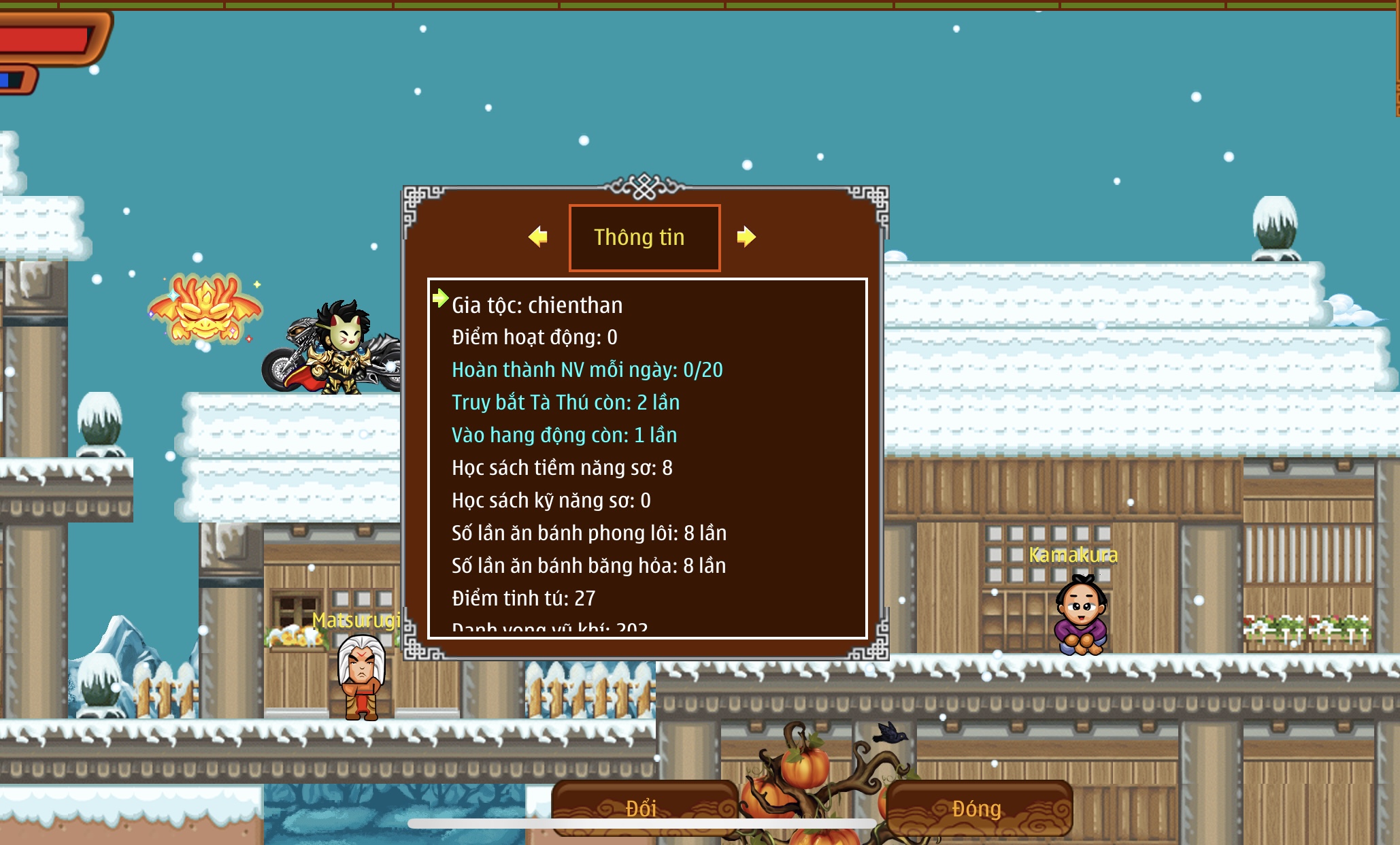This screenshot has height=845, width=1400.
Task: Pick the Truy bắt Tà Thú row
Action: [x=565, y=403]
